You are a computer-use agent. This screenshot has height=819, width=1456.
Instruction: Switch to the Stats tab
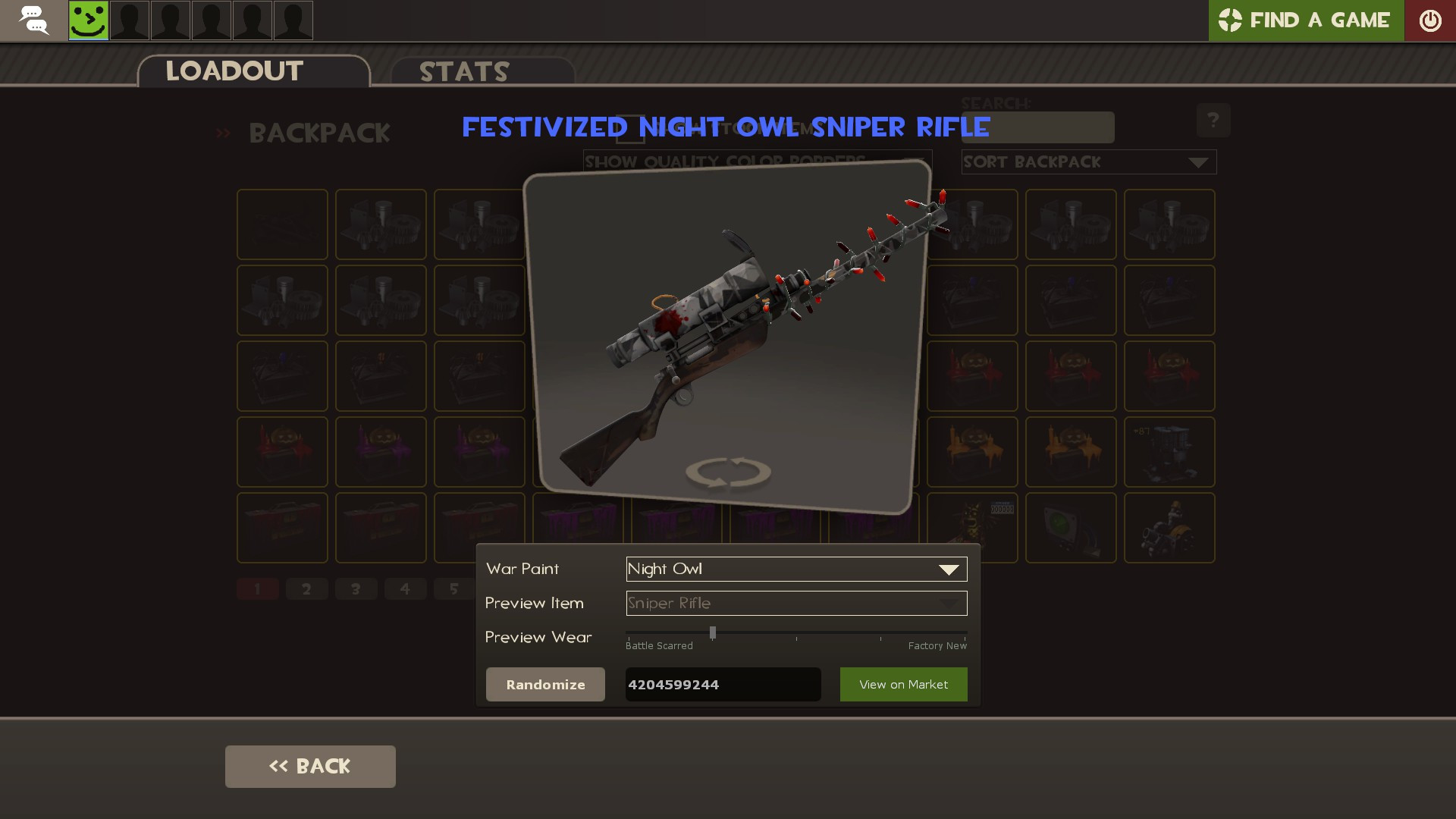pyautogui.click(x=463, y=72)
